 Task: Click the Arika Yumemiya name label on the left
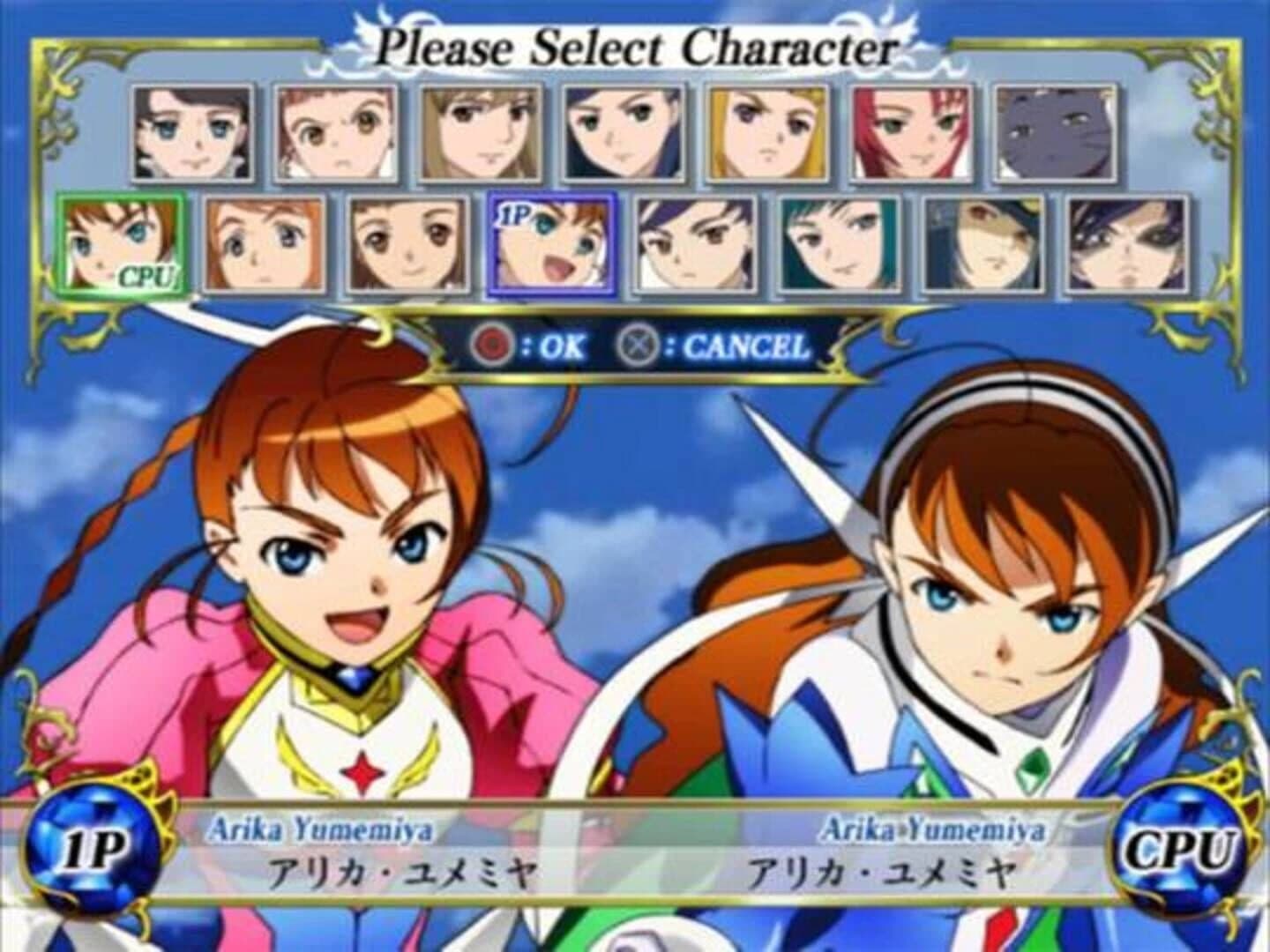(322, 827)
